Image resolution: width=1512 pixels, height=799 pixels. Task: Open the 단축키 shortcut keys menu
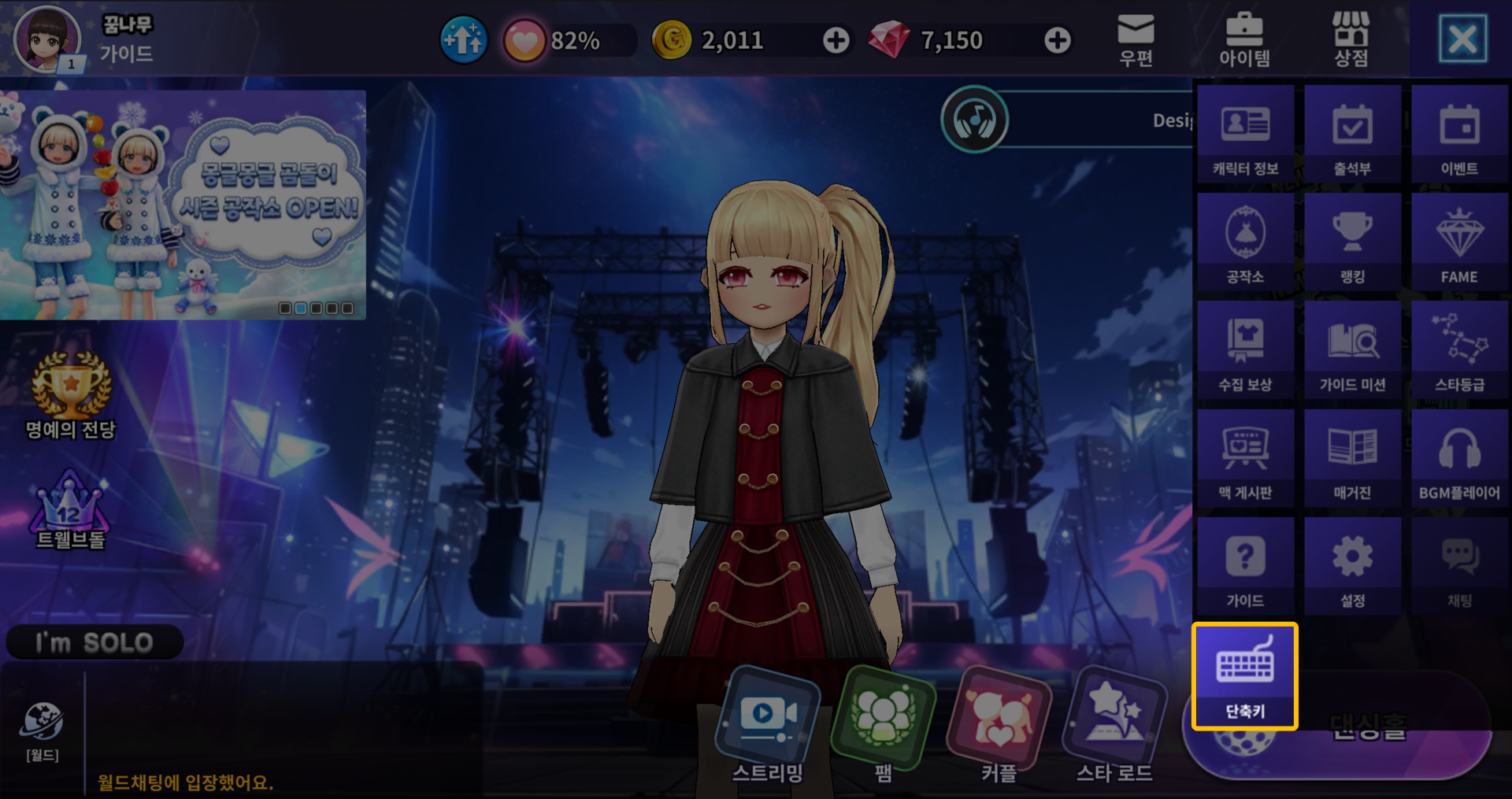click(1244, 676)
